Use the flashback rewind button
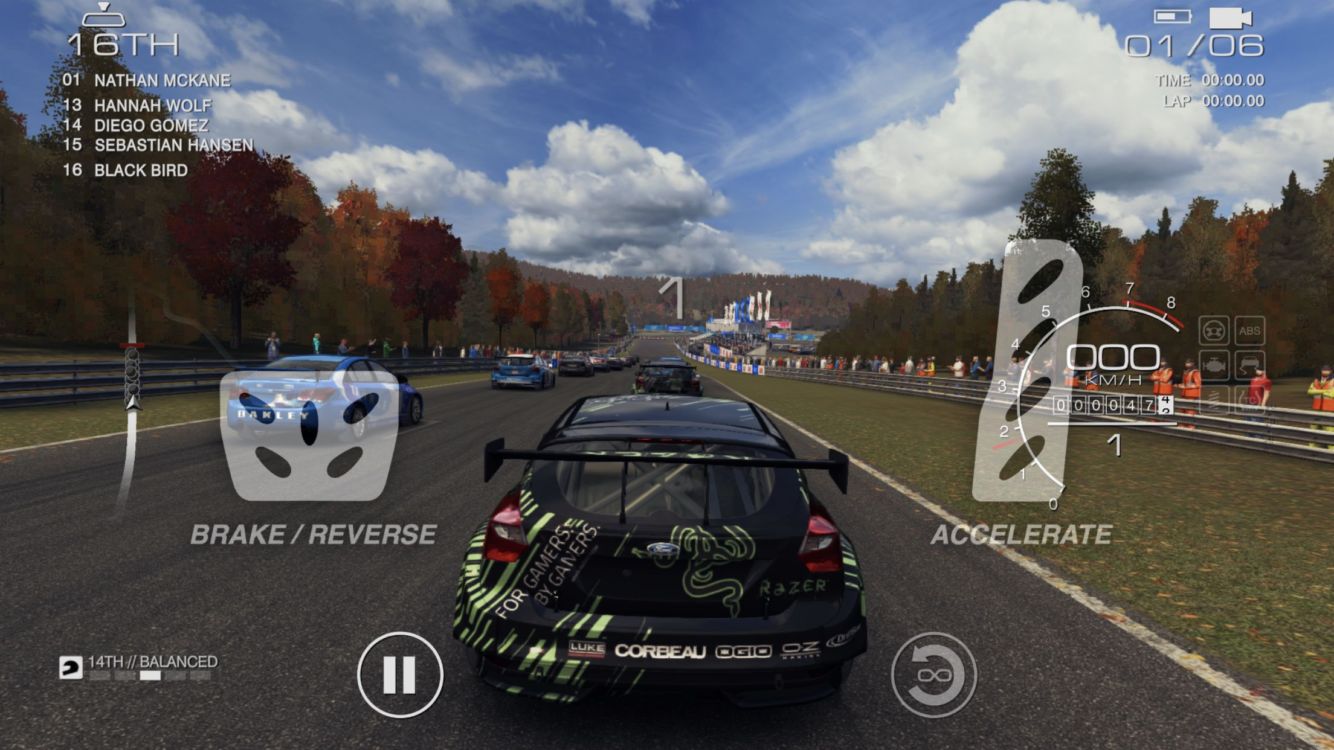1334x750 pixels. click(934, 675)
